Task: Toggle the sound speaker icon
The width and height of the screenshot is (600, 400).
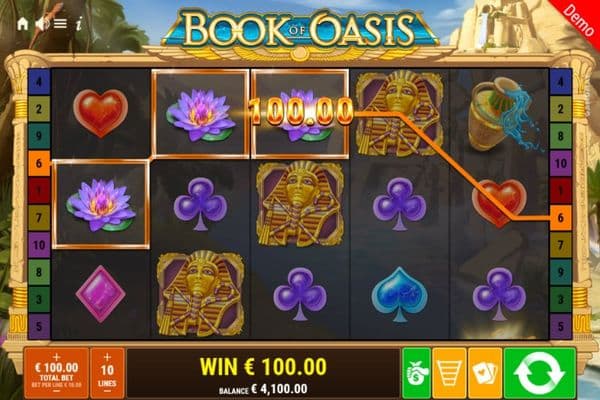Action: pyautogui.click(x=42, y=22)
